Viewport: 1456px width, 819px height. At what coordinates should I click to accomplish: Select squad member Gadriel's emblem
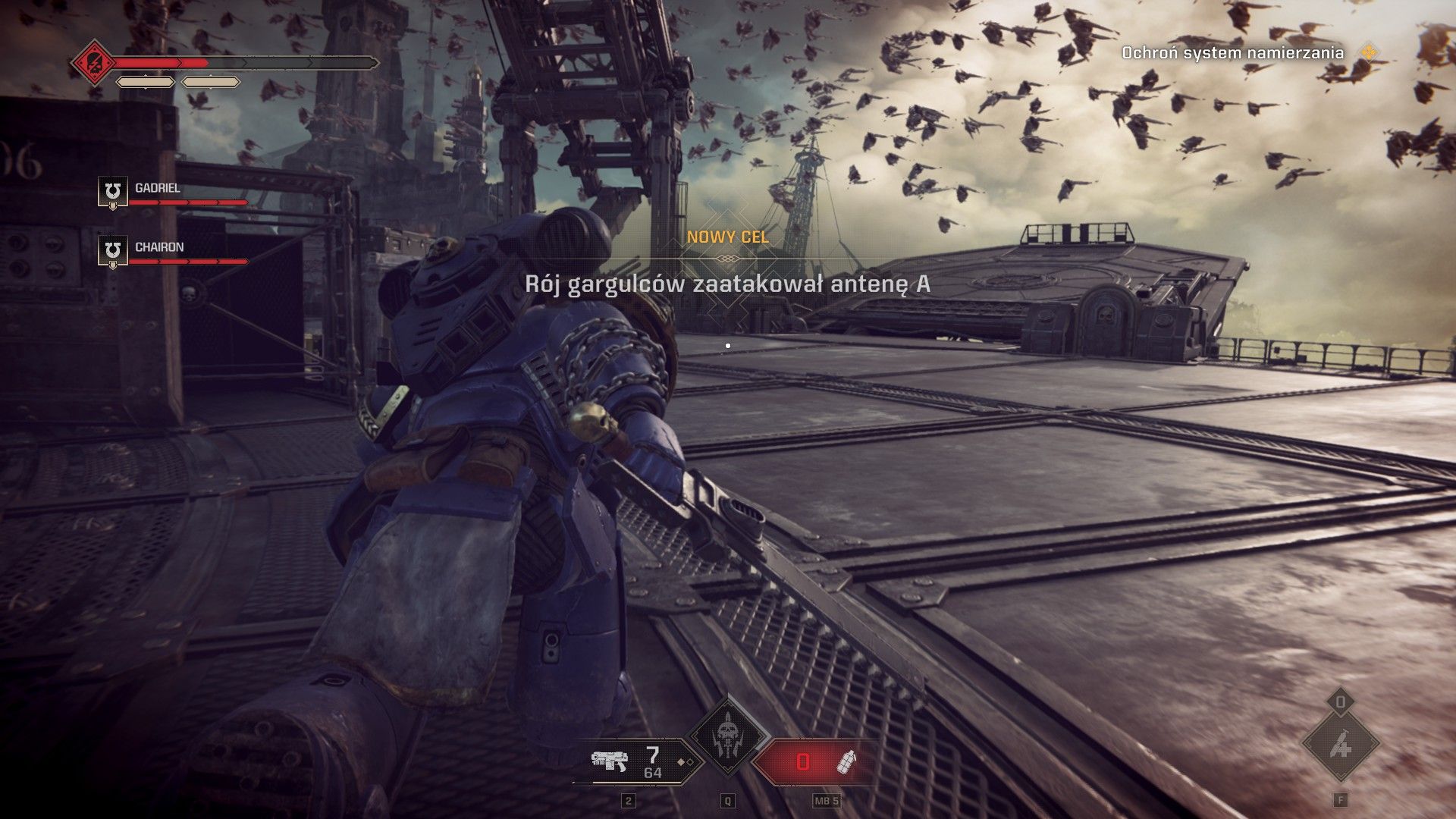[113, 191]
